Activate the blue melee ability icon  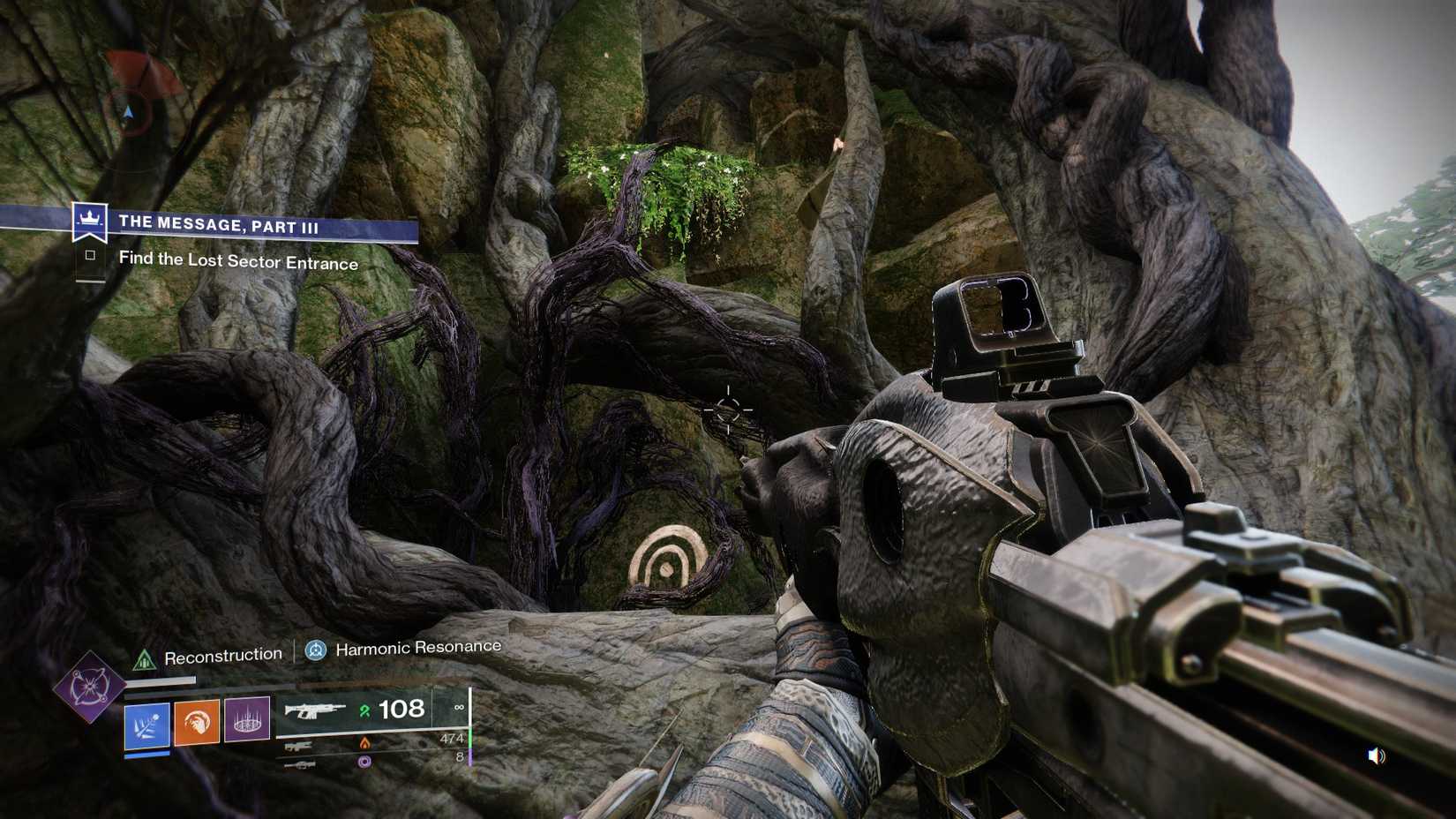point(146,725)
